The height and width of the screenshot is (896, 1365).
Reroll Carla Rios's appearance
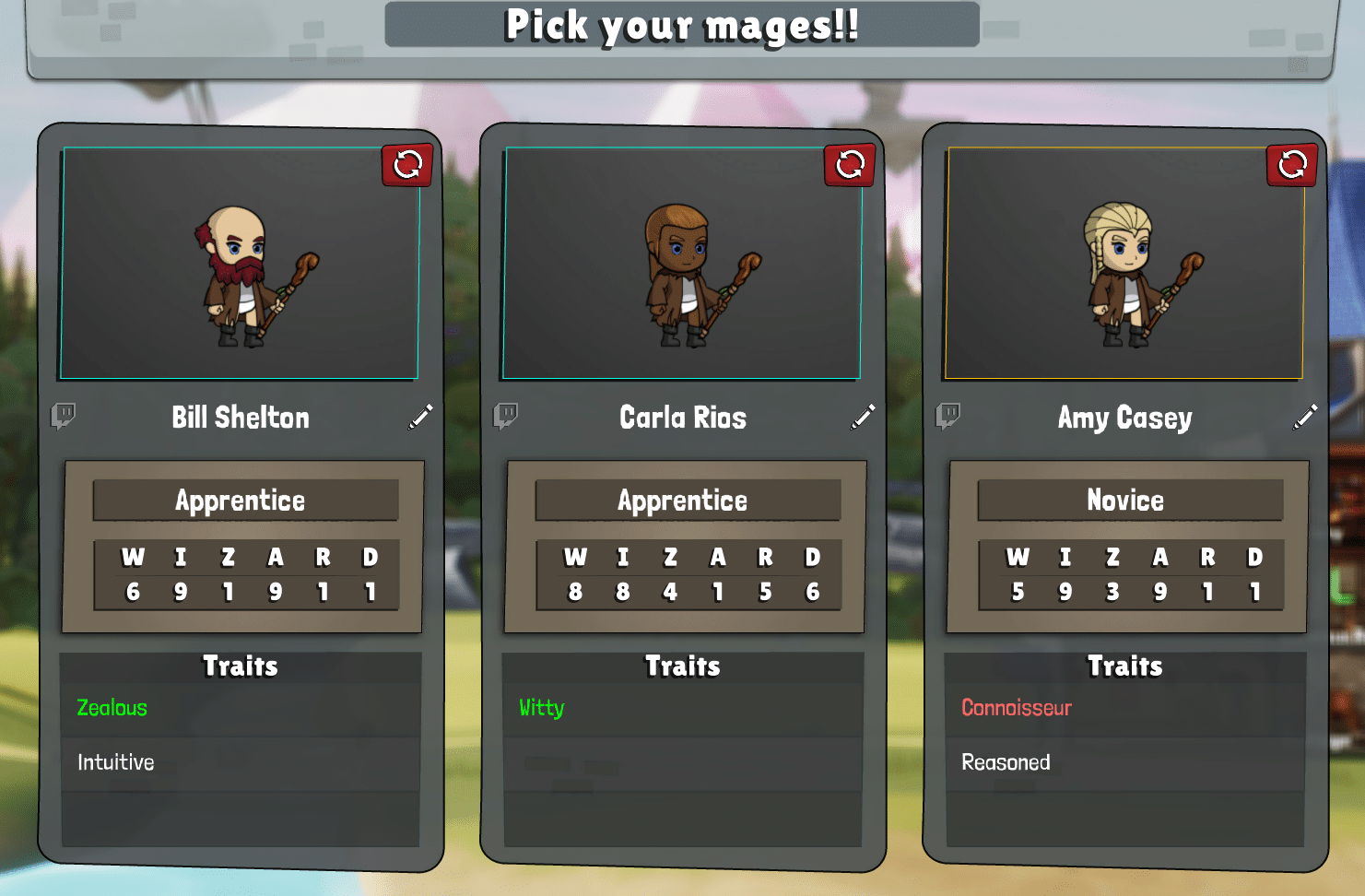(x=849, y=166)
